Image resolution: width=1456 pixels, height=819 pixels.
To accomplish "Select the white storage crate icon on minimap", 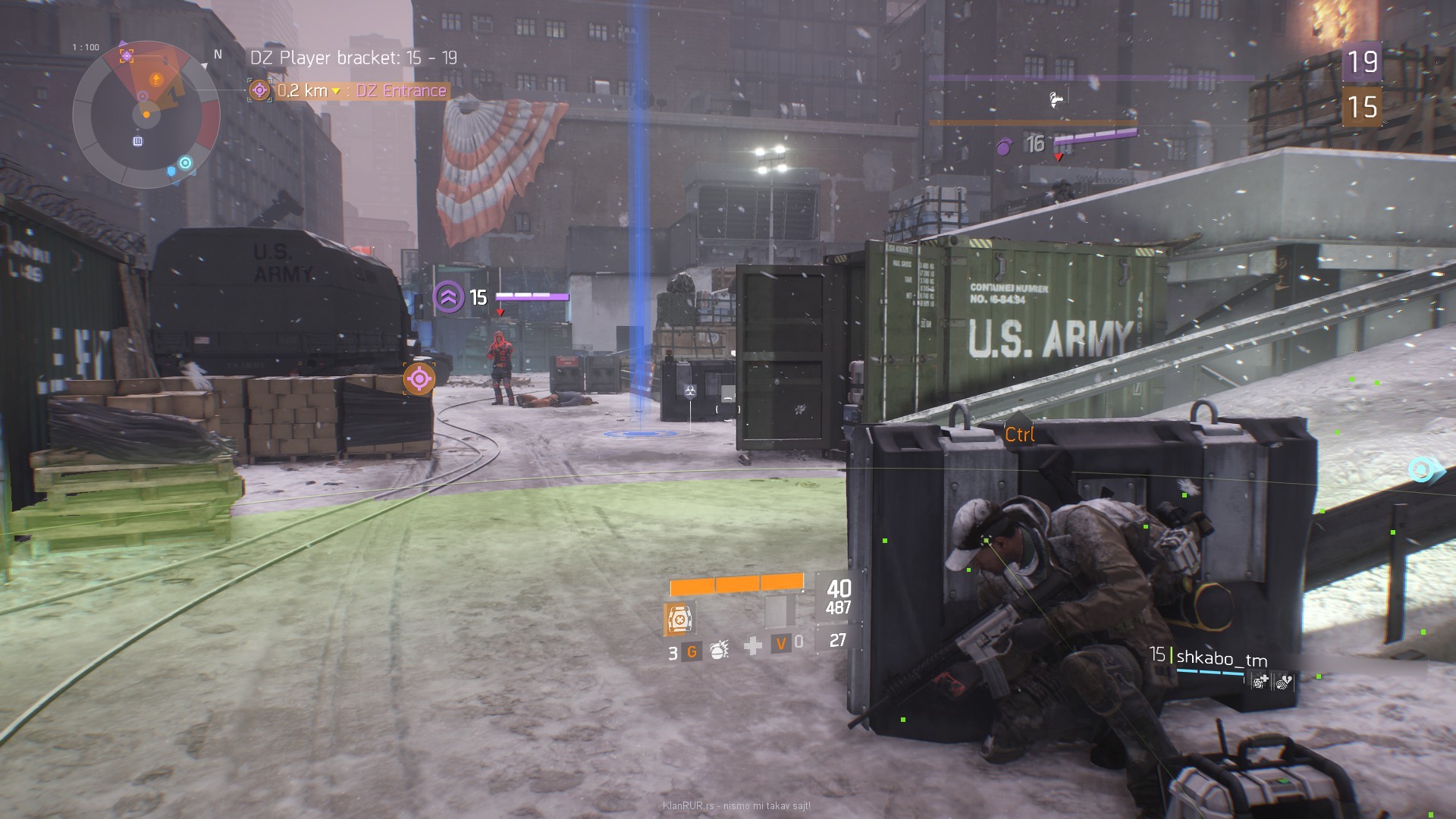I will (x=138, y=141).
